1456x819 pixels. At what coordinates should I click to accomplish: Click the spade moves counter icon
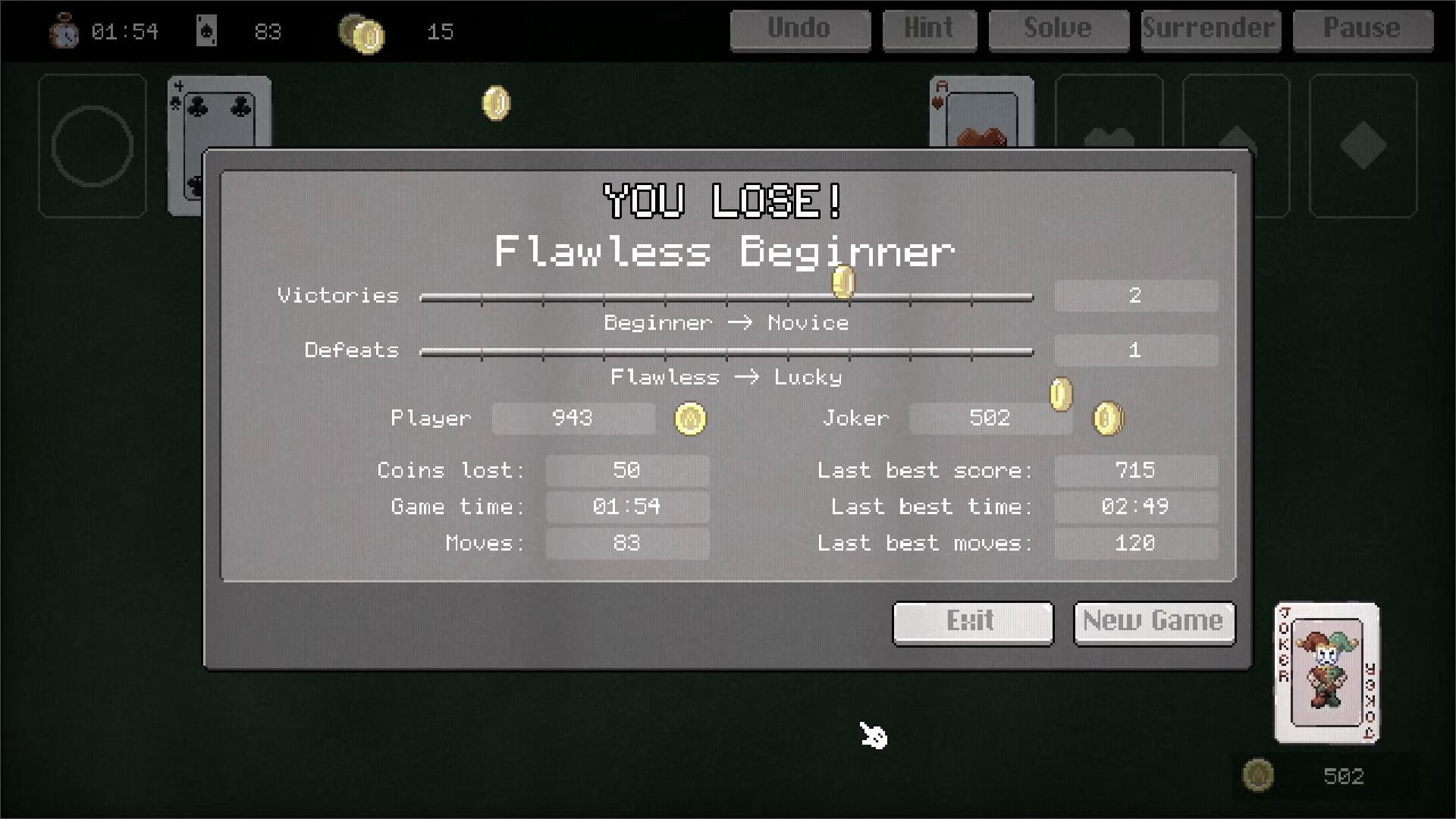click(x=208, y=31)
